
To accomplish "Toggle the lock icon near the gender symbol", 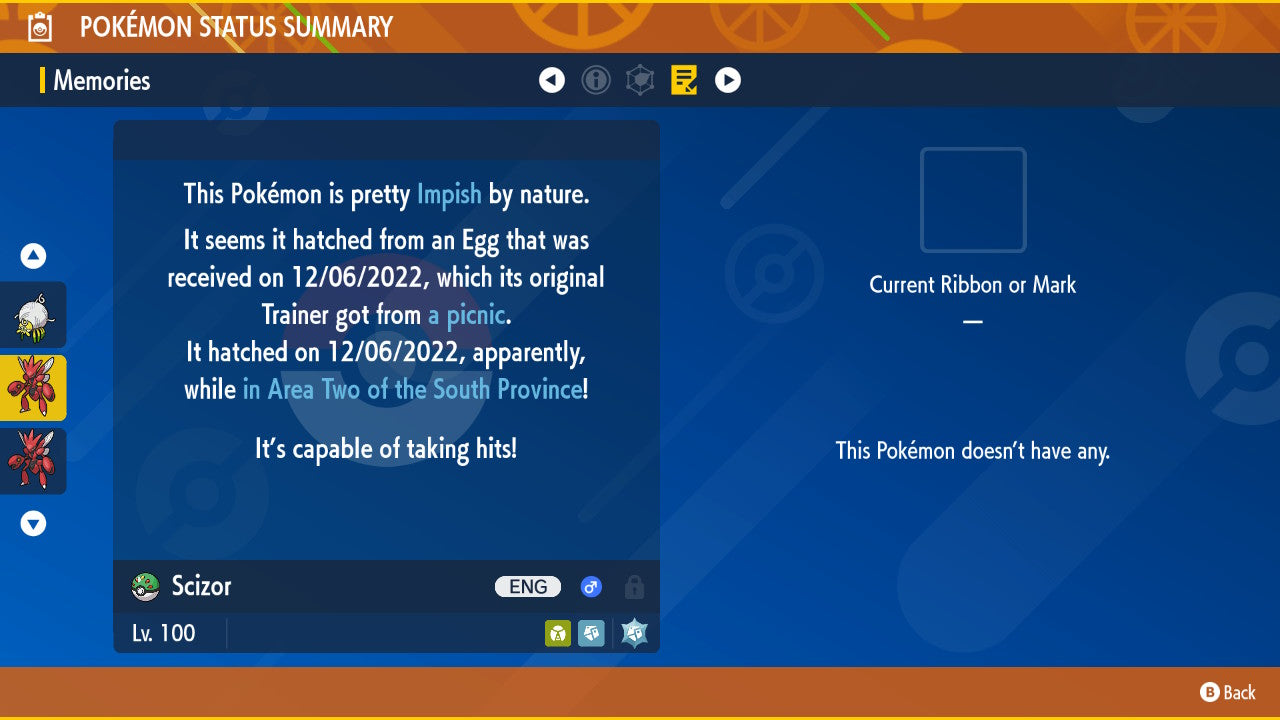I will pyautogui.click(x=634, y=587).
